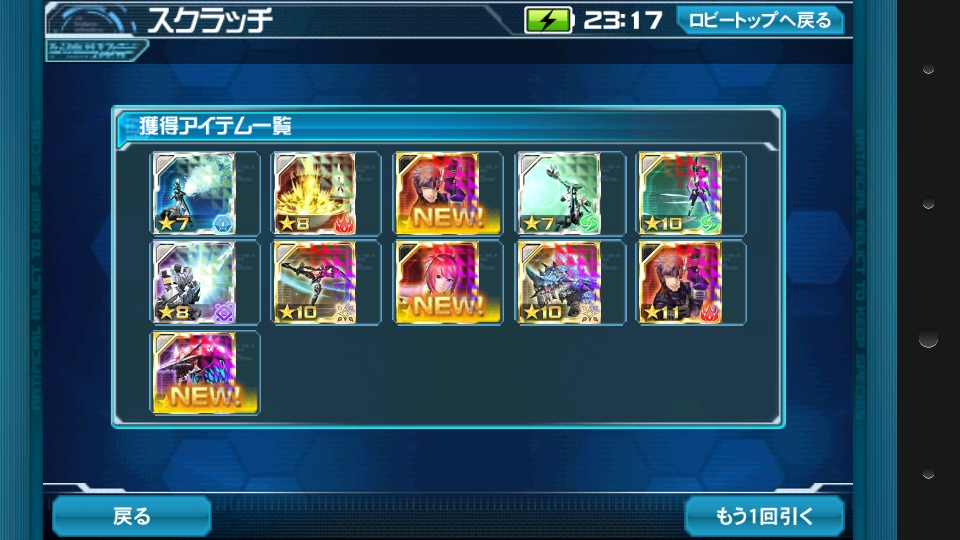Open the NEW card in the bottom row
Screen dimensions: 960x540
point(193,372)
